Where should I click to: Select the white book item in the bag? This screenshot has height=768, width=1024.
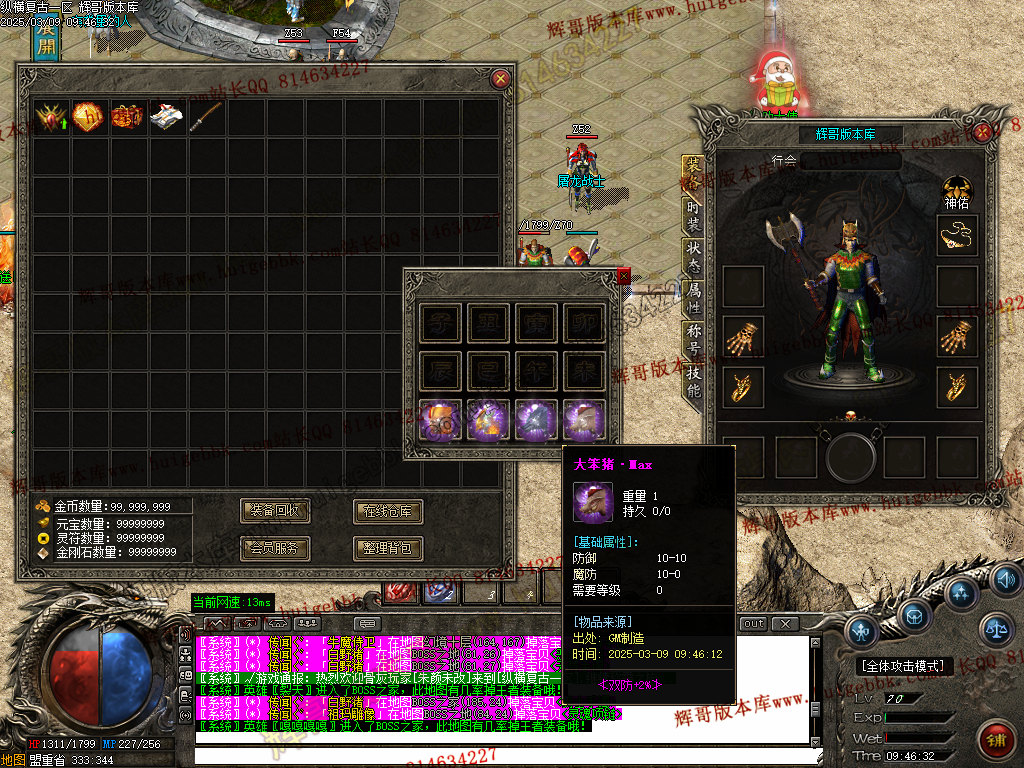(166, 118)
